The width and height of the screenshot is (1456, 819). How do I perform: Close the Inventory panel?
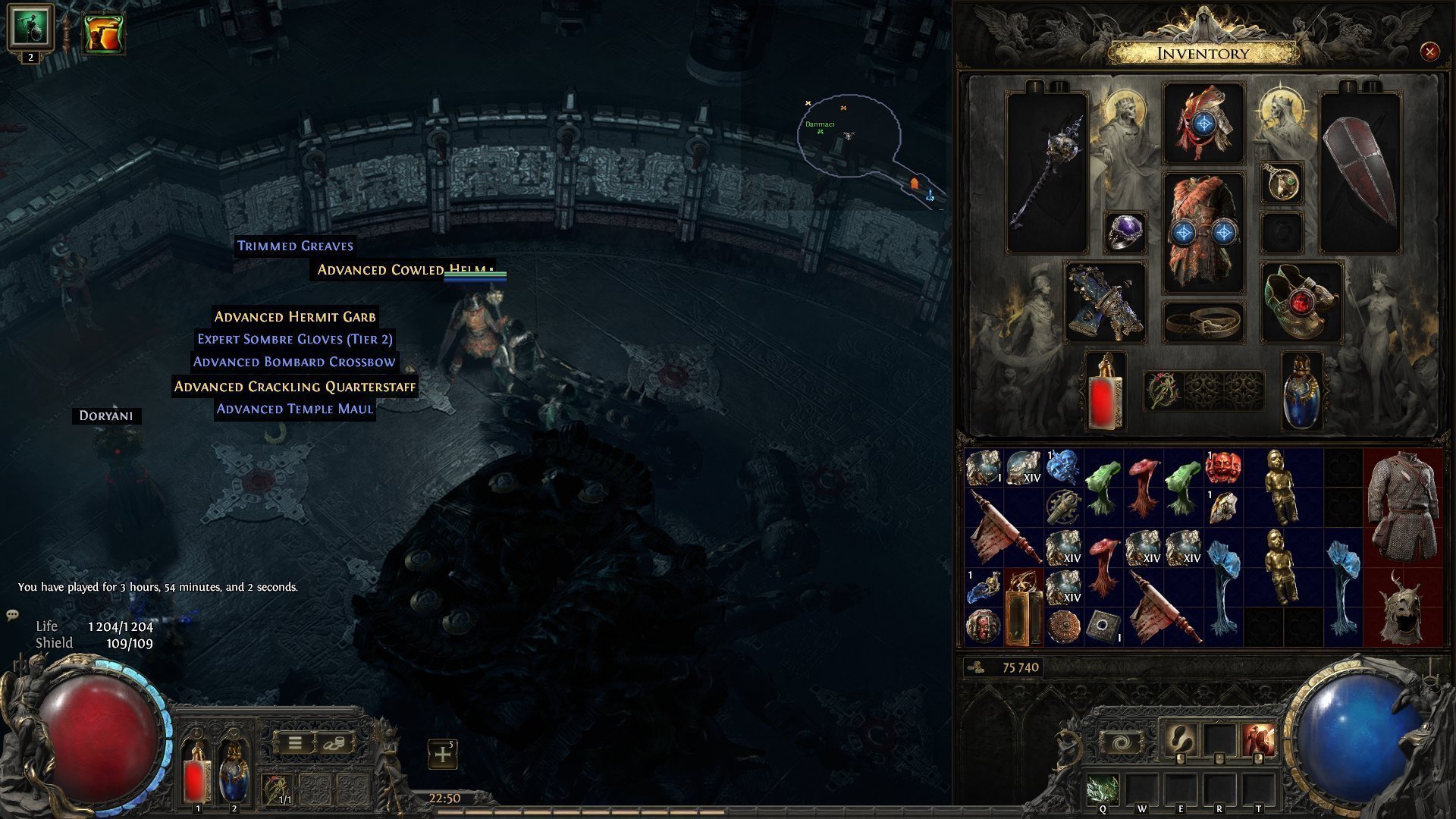coord(1429,52)
